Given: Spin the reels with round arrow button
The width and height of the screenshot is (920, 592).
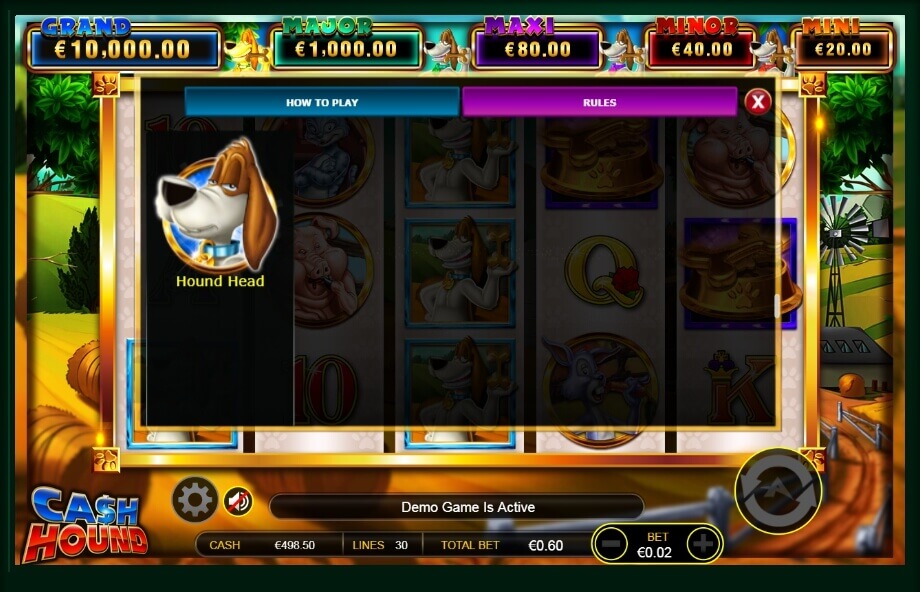Looking at the screenshot, I should pyautogui.click(x=778, y=490).
